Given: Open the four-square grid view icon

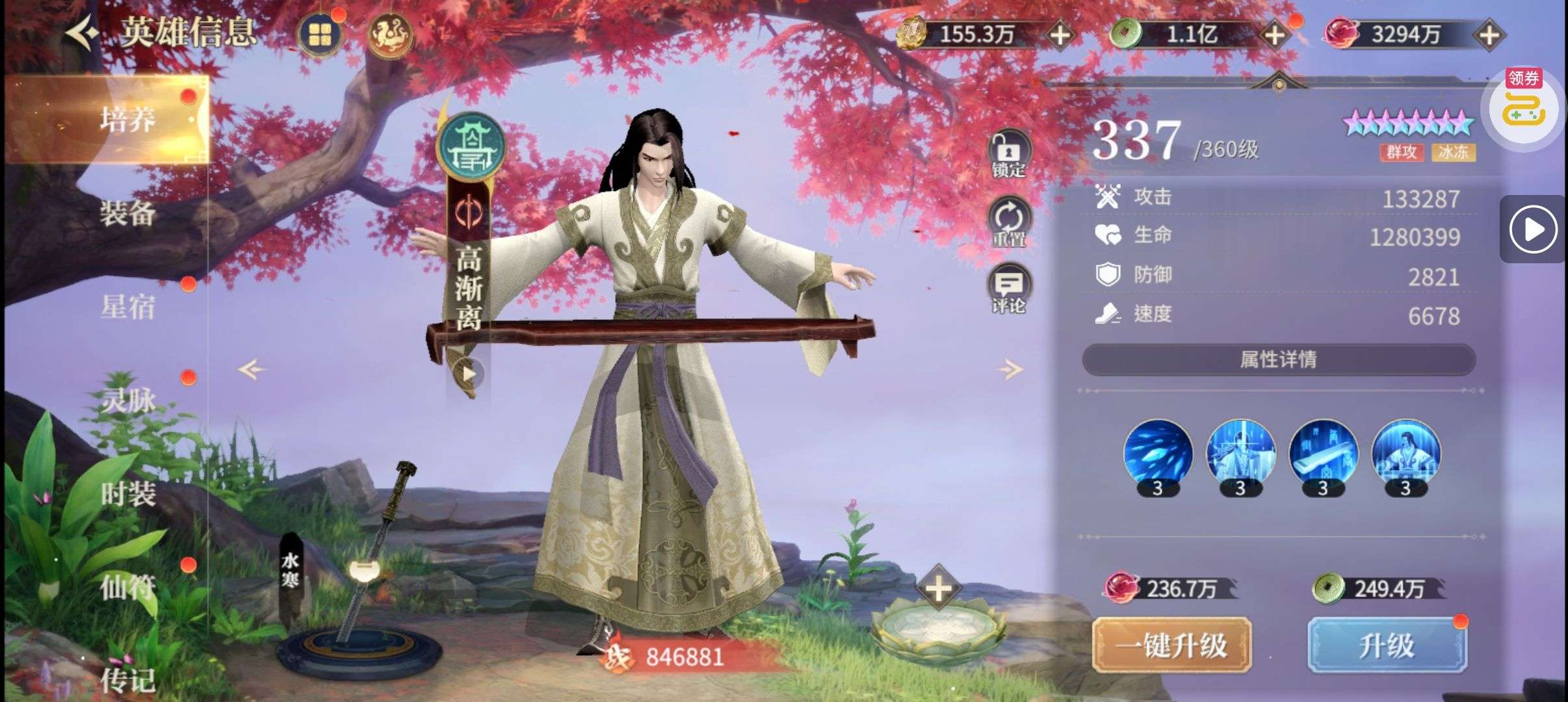Looking at the screenshot, I should click(319, 34).
